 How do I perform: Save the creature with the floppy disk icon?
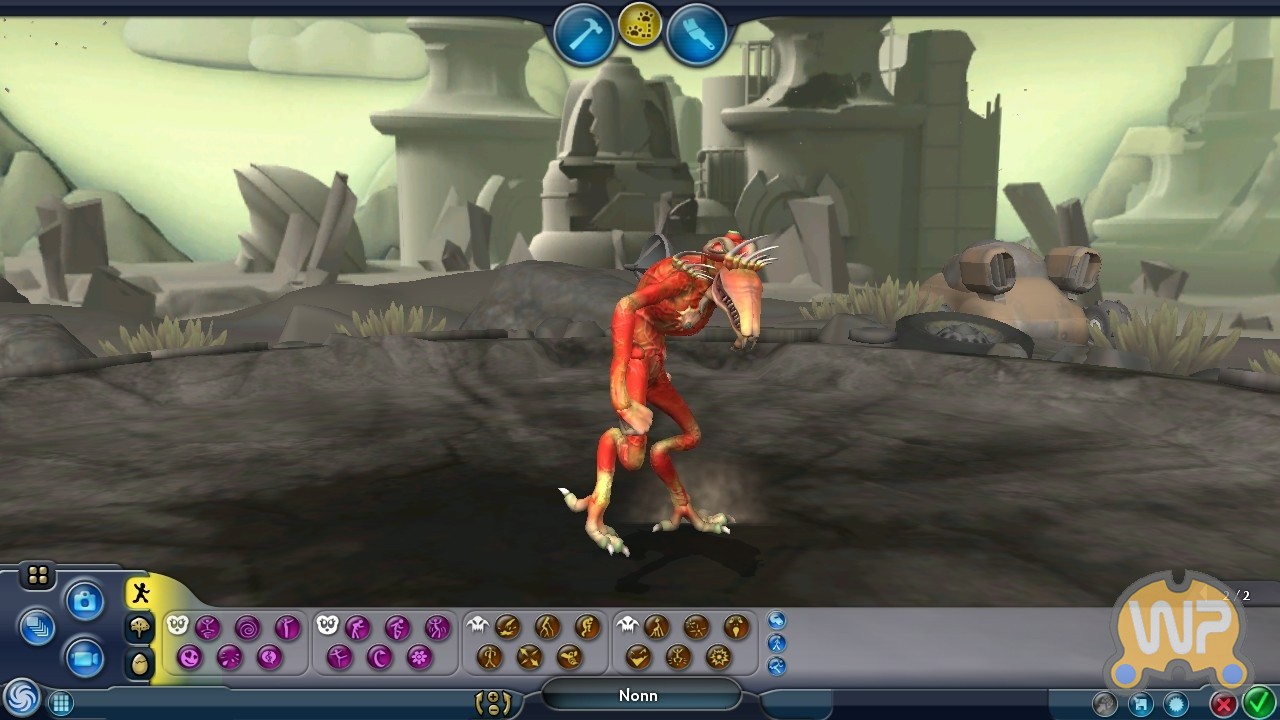1141,704
